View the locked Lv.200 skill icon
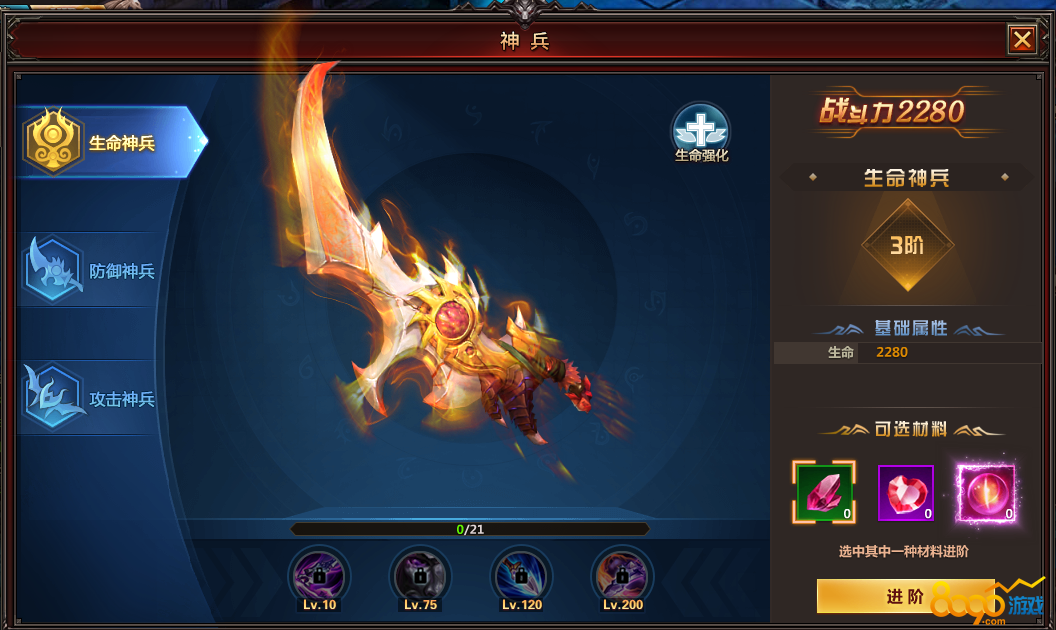Image resolution: width=1056 pixels, height=630 pixels. click(x=622, y=575)
